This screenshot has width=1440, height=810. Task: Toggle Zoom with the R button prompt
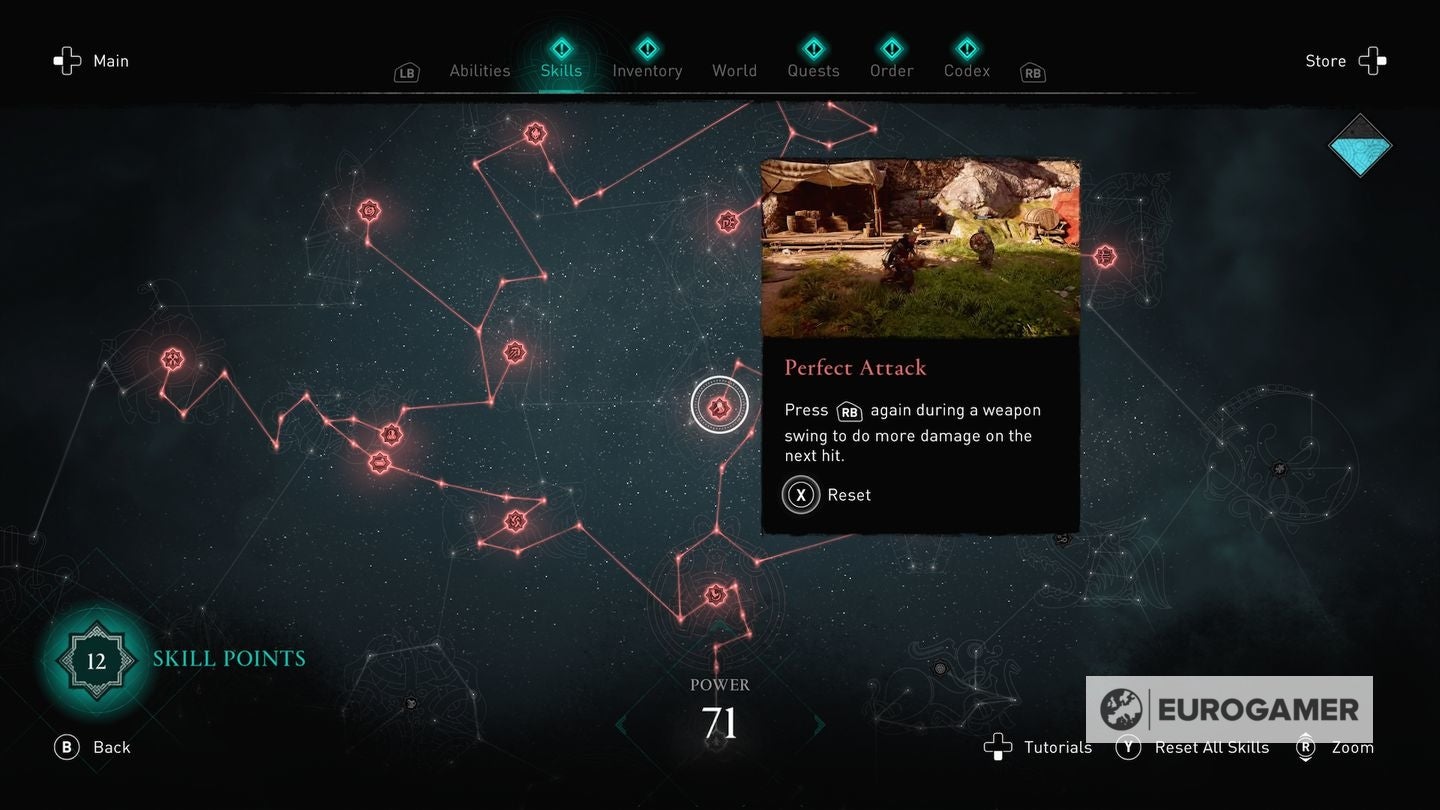pyautogui.click(x=1304, y=747)
